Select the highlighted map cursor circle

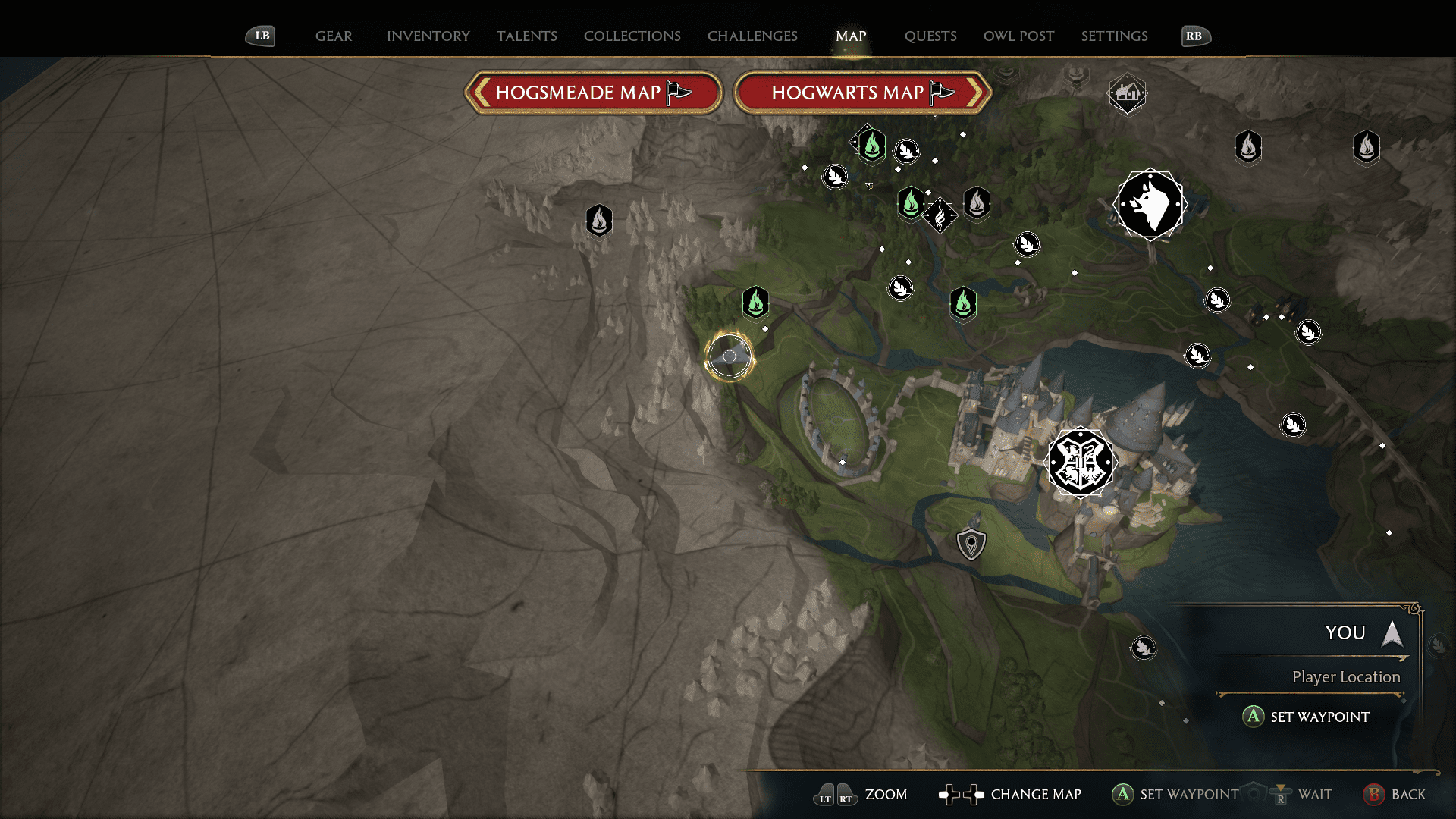[x=729, y=356]
